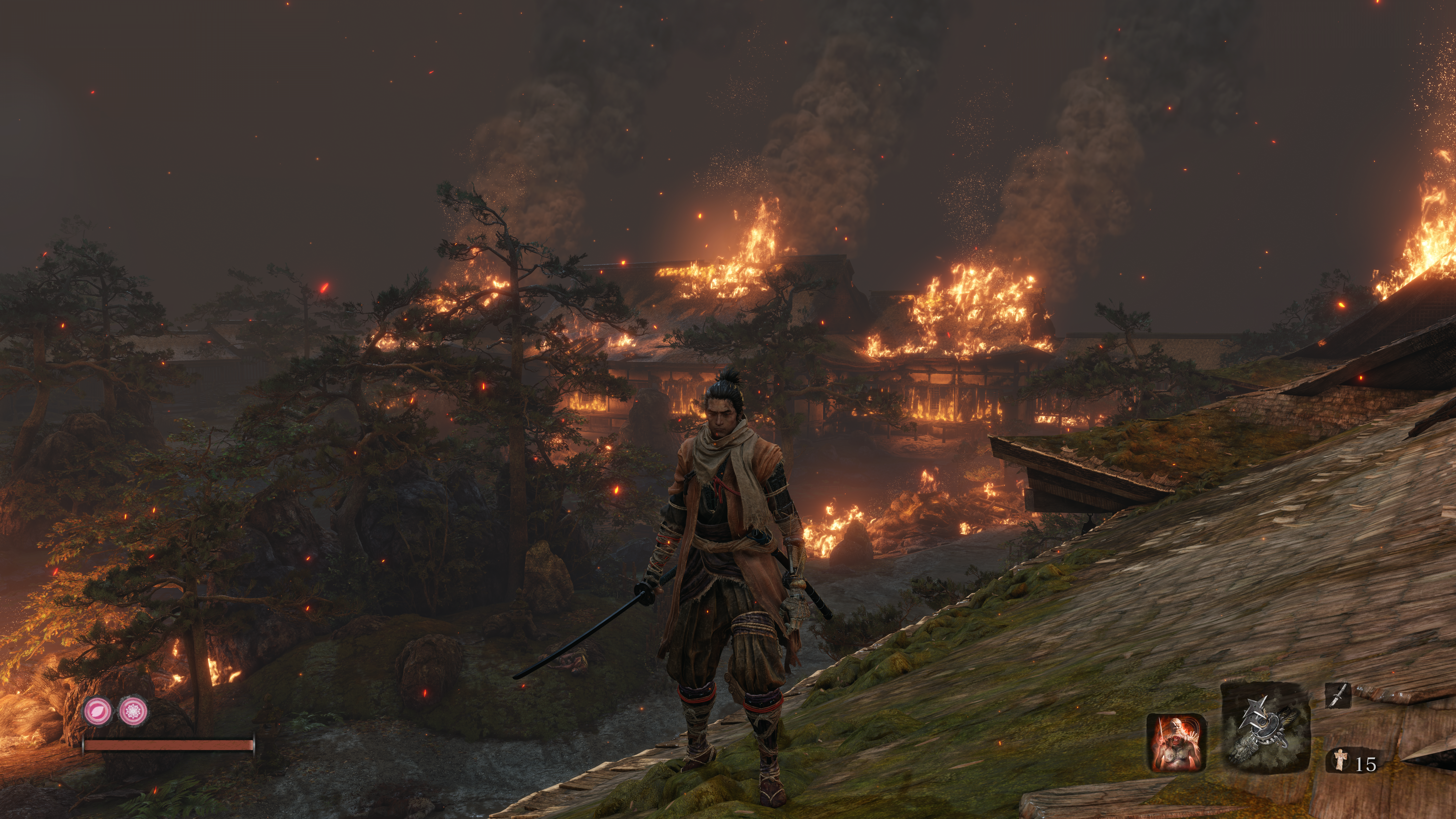Viewport: 1456px width, 819px height.
Task: Select the red sugar quick item slot
Action: point(1176,742)
